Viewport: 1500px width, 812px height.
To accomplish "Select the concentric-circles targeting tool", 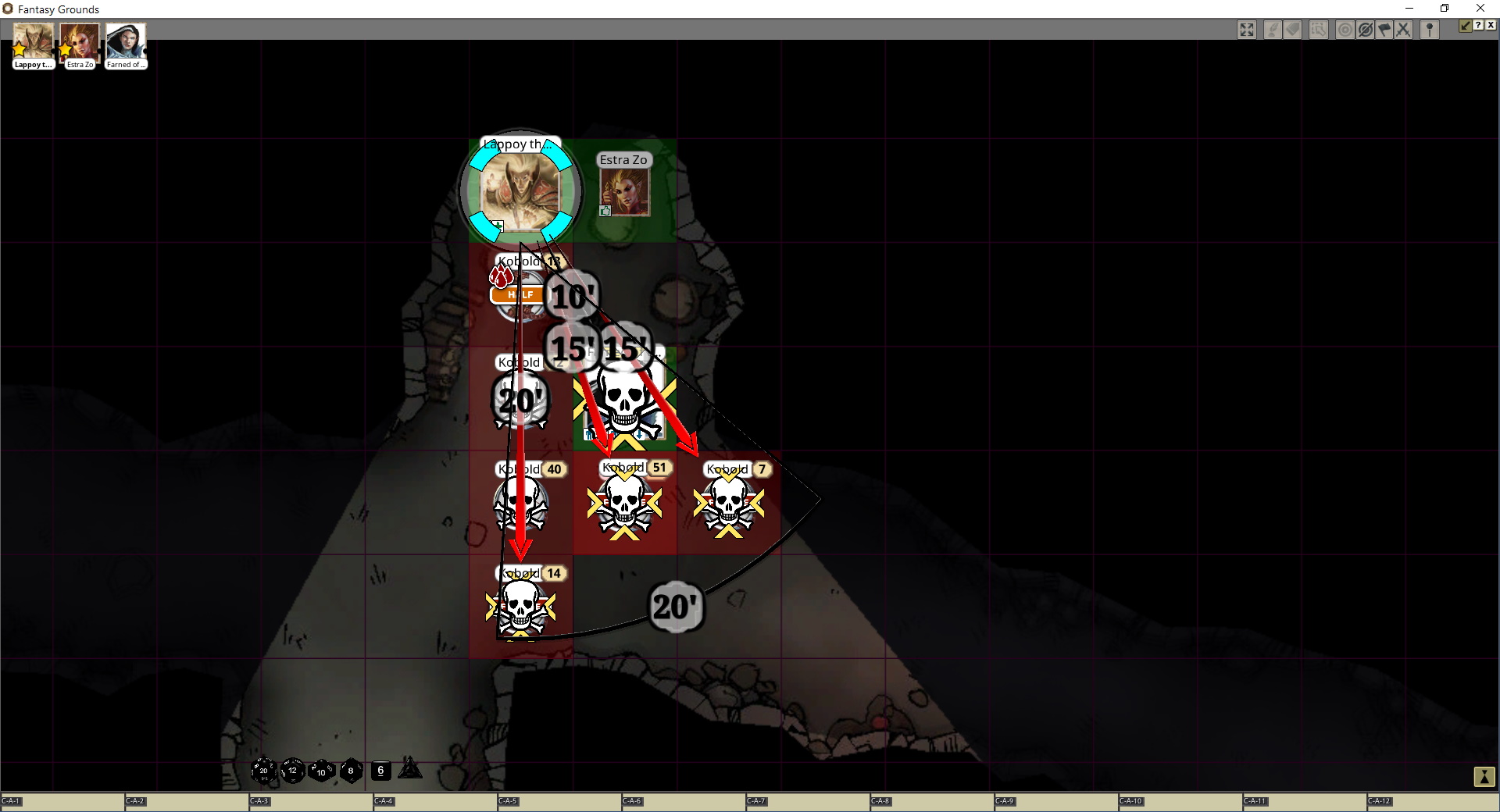I will pyautogui.click(x=1345, y=30).
